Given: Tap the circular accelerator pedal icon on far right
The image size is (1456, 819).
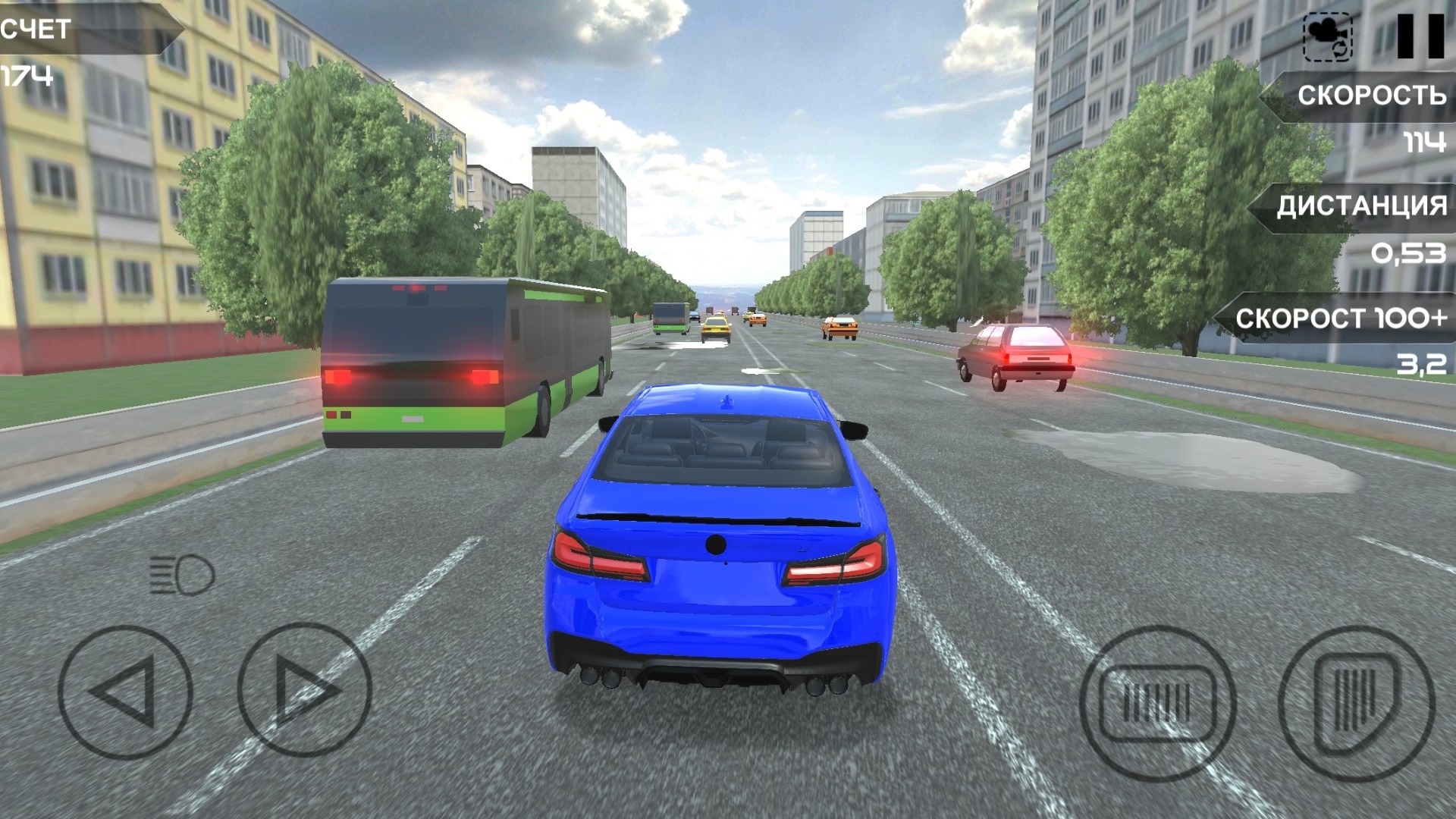Looking at the screenshot, I should tap(1357, 703).
